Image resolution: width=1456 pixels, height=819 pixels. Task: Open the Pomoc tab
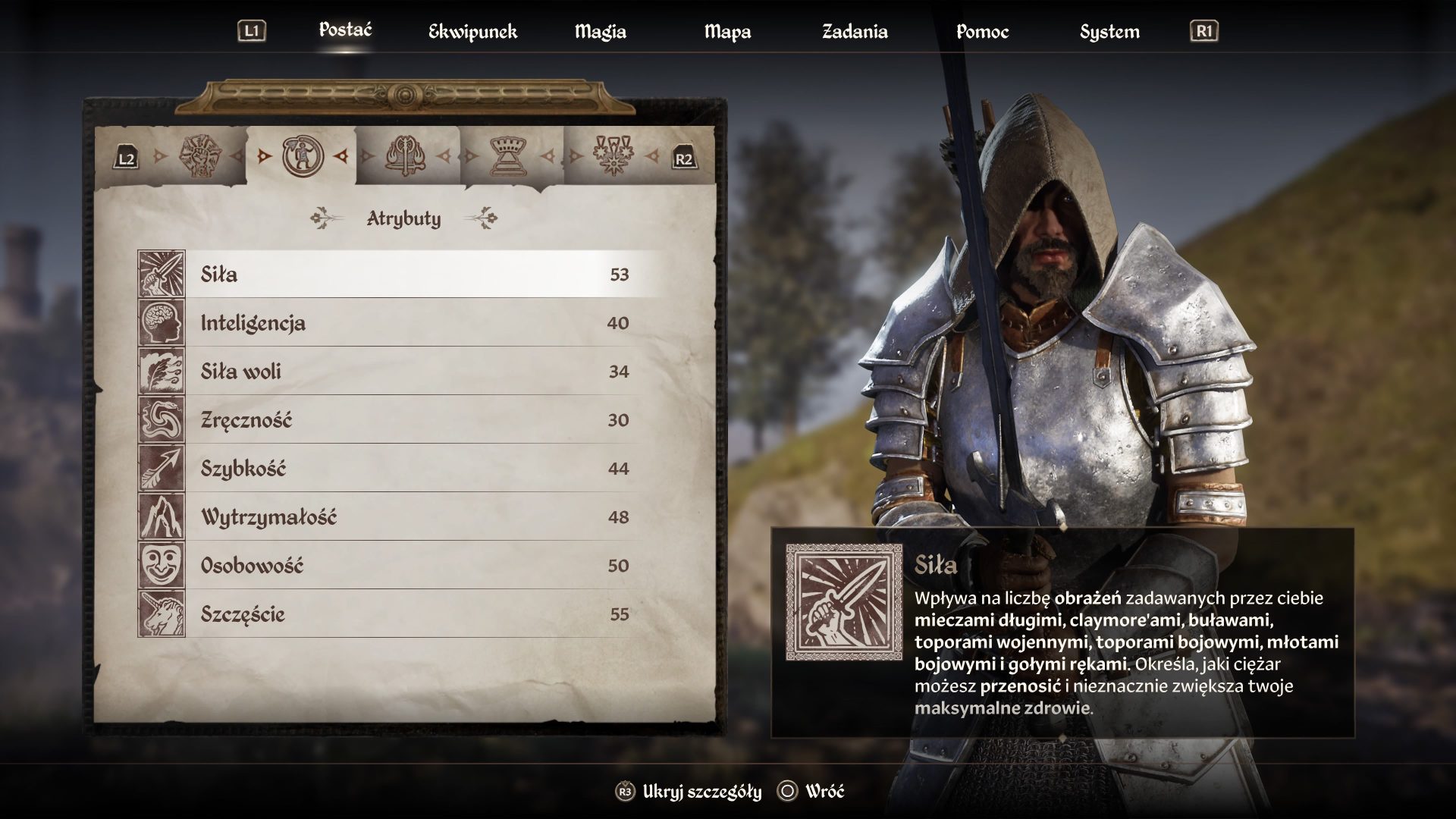click(x=982, y=32)
